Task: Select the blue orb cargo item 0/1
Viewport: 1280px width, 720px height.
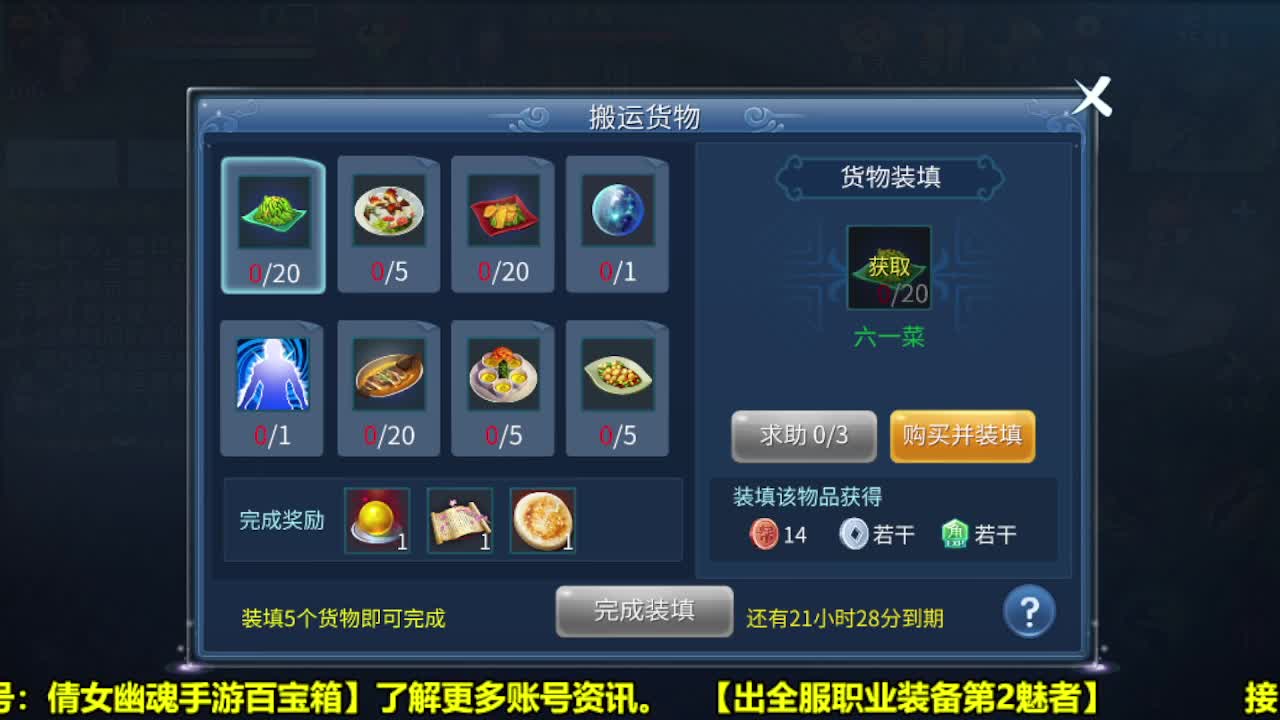Action: coord(617,210)
